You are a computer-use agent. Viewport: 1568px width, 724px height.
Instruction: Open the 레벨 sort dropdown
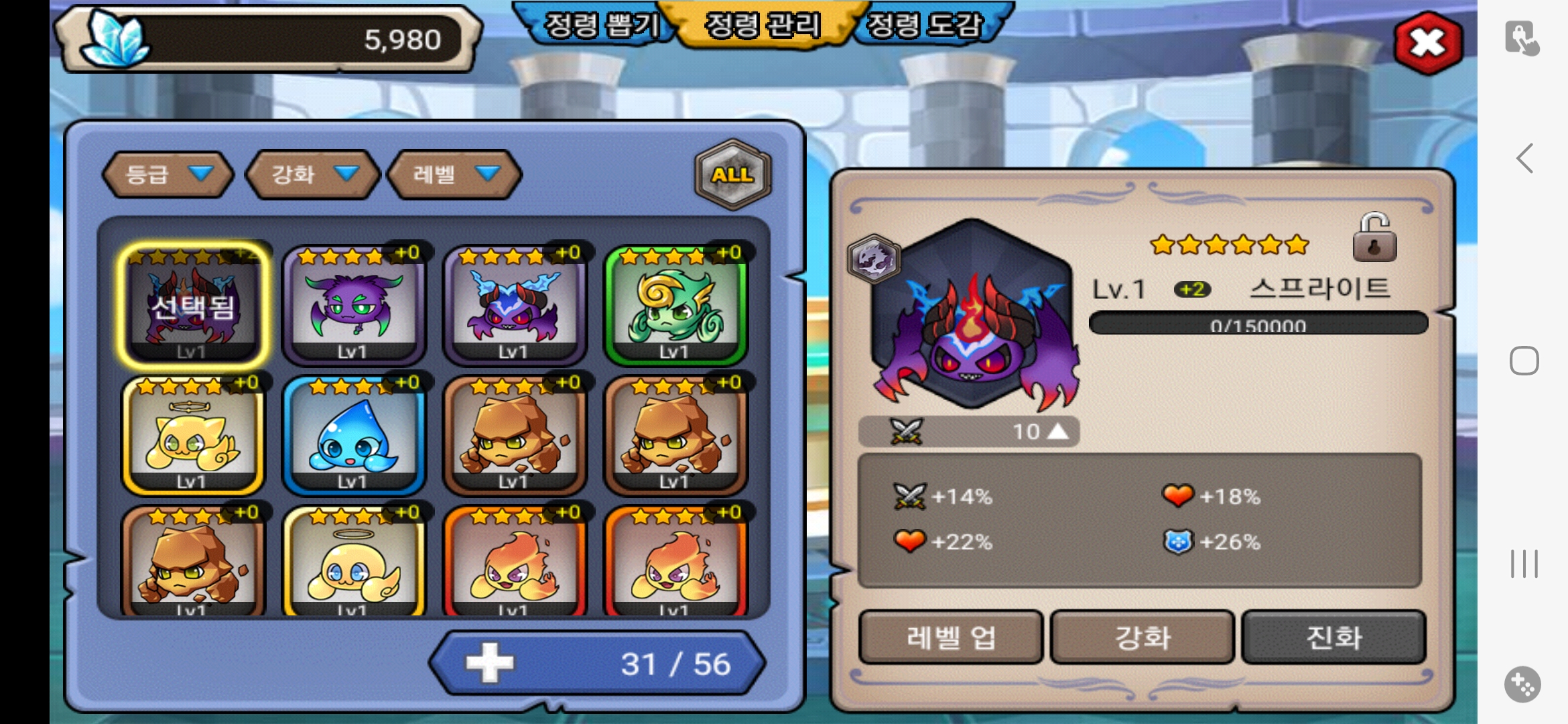click(x=454, y=174)
